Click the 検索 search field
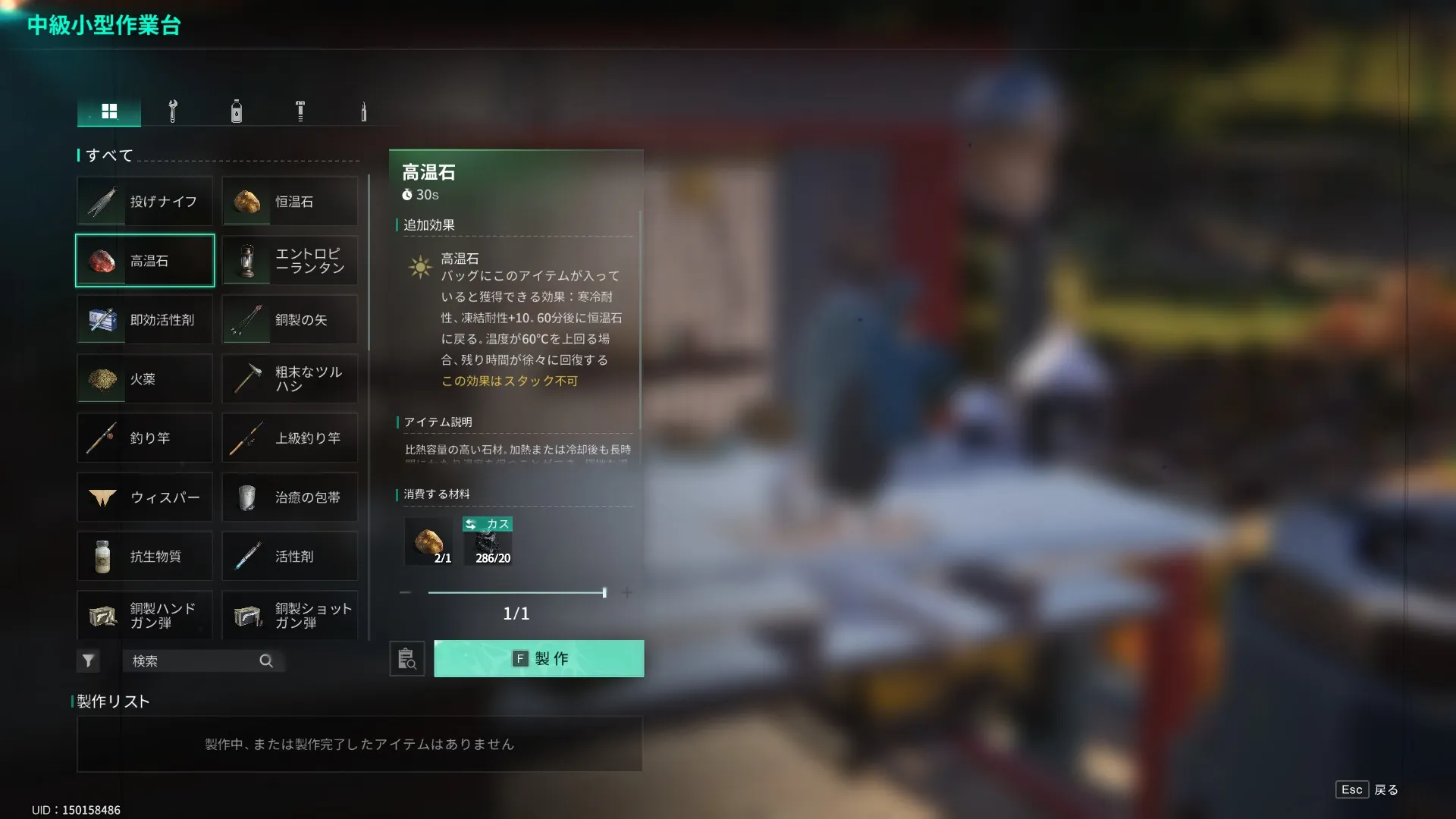 pyautogui.click(x=194, y=661)
